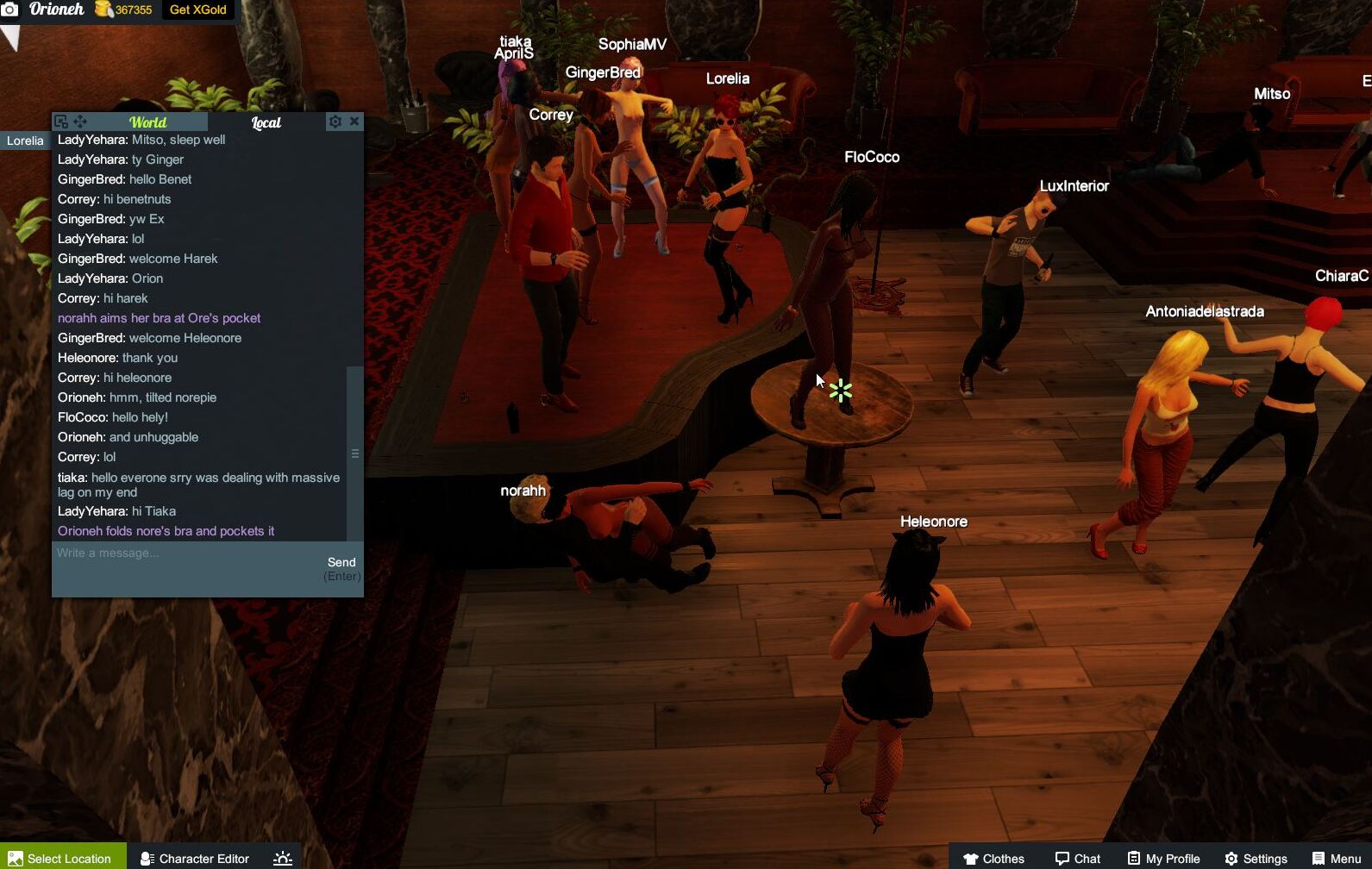Open Select Location at bottom left

(x=62, y=859)
